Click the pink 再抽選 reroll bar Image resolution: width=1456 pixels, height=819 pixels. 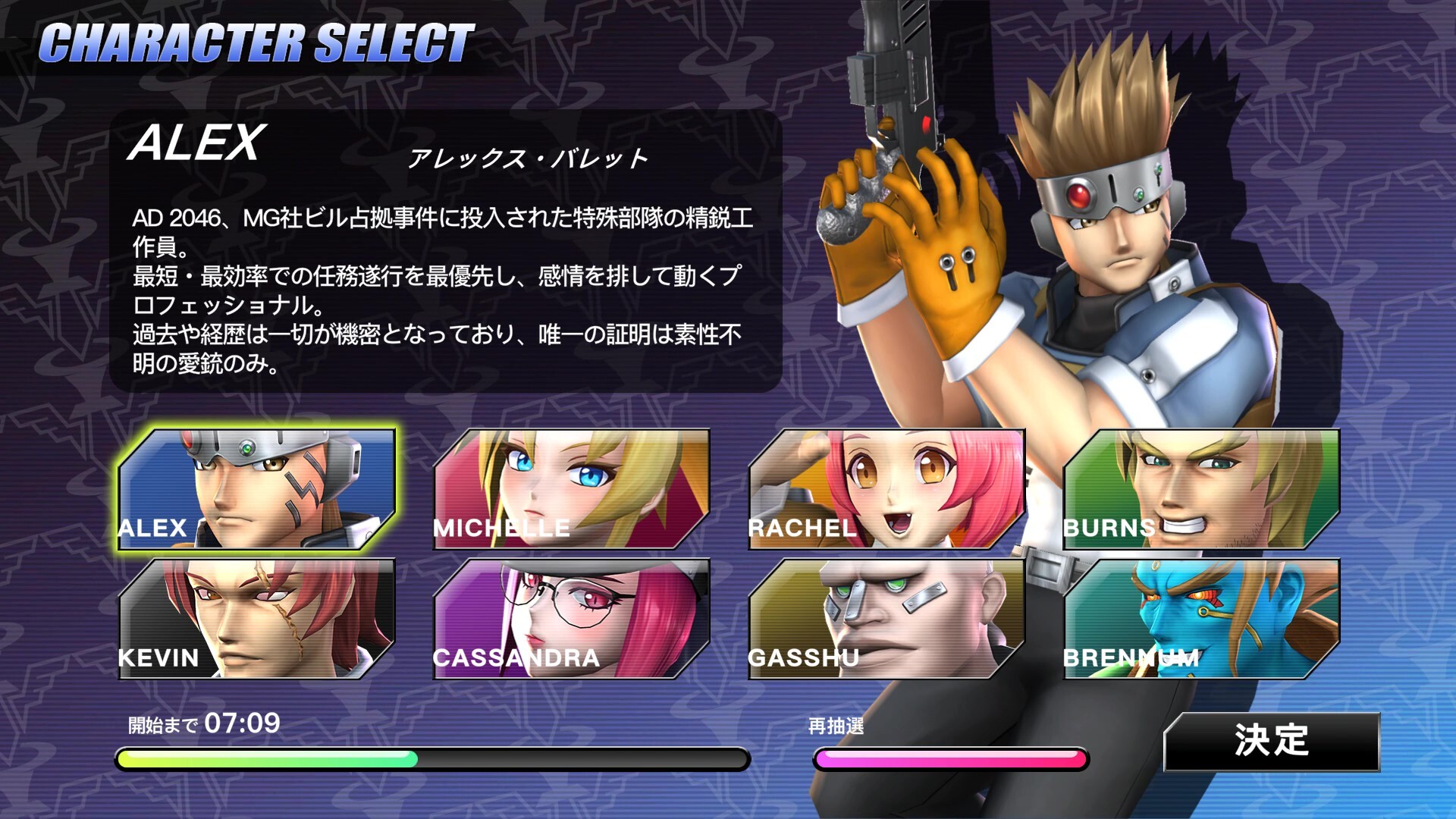950,758
